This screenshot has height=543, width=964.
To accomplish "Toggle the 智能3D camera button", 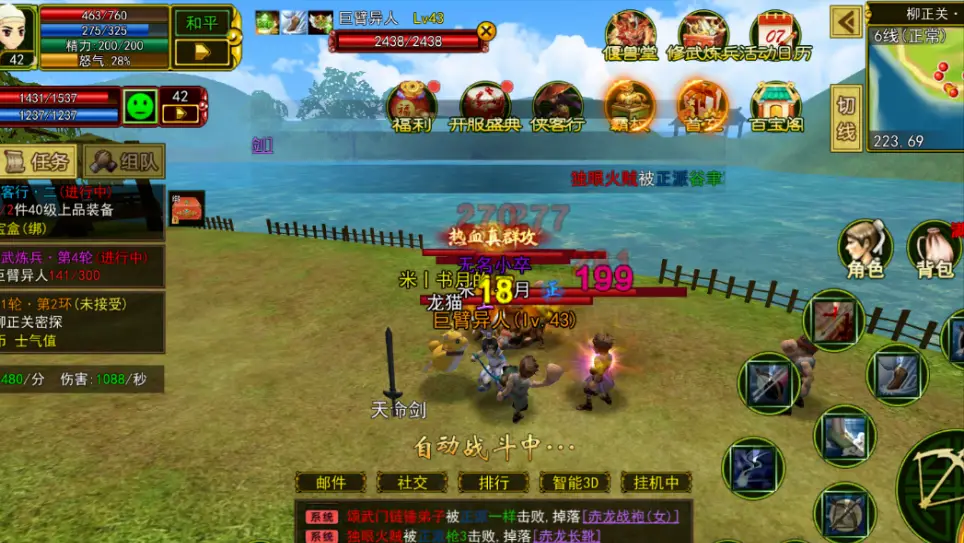I will 574,482.
